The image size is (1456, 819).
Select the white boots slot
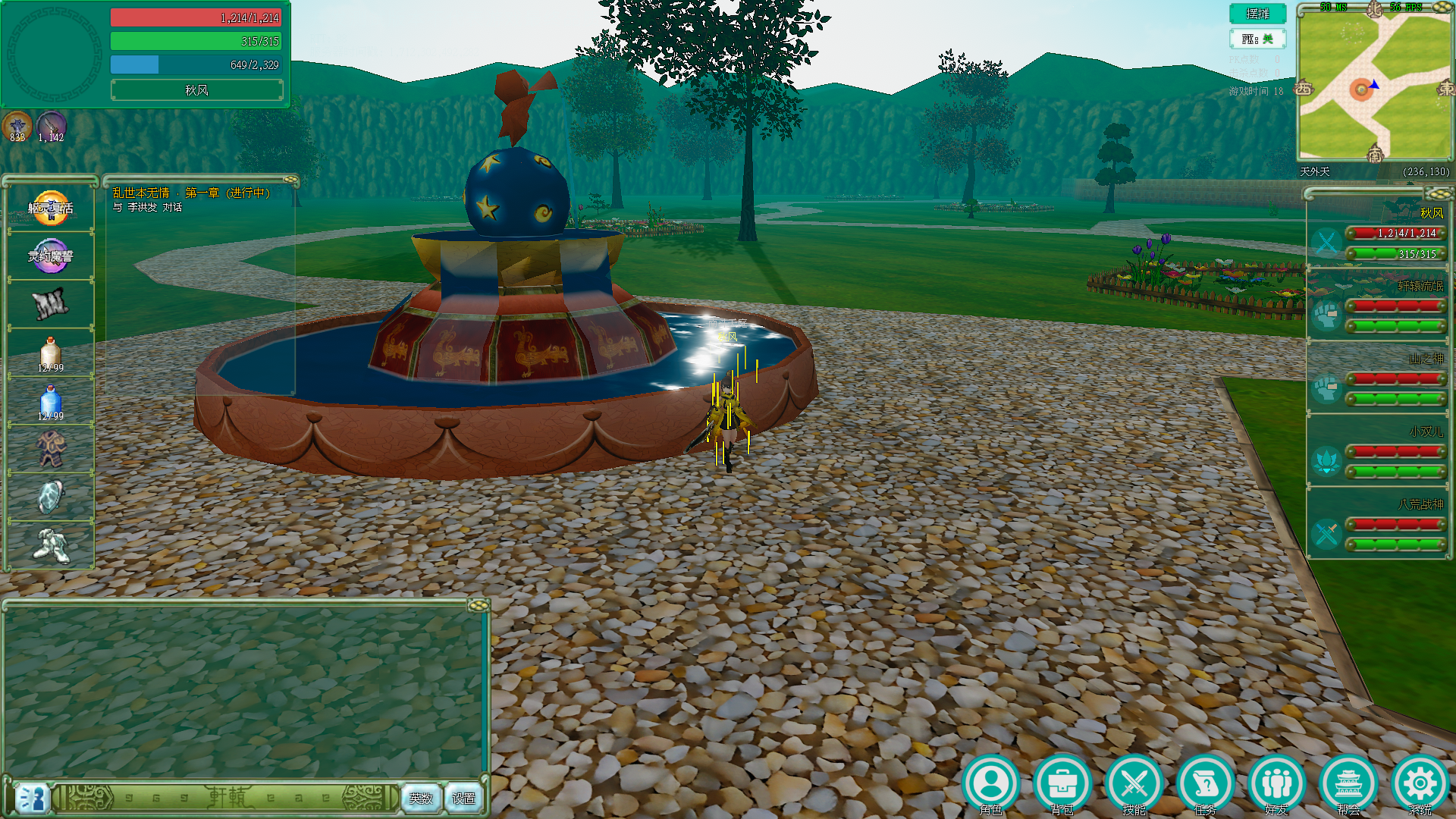click(51, 544)
